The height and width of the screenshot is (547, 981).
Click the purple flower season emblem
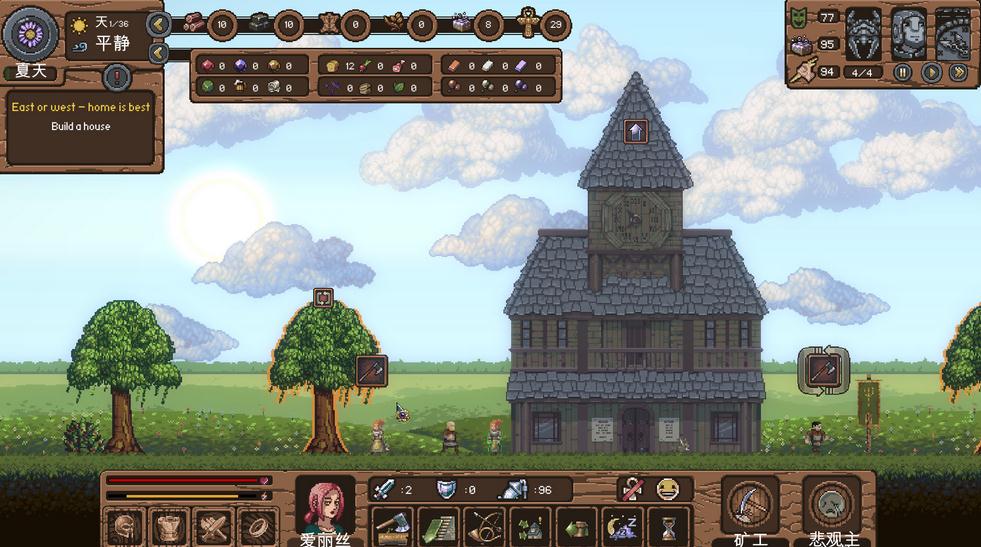[x=30, y=33]
